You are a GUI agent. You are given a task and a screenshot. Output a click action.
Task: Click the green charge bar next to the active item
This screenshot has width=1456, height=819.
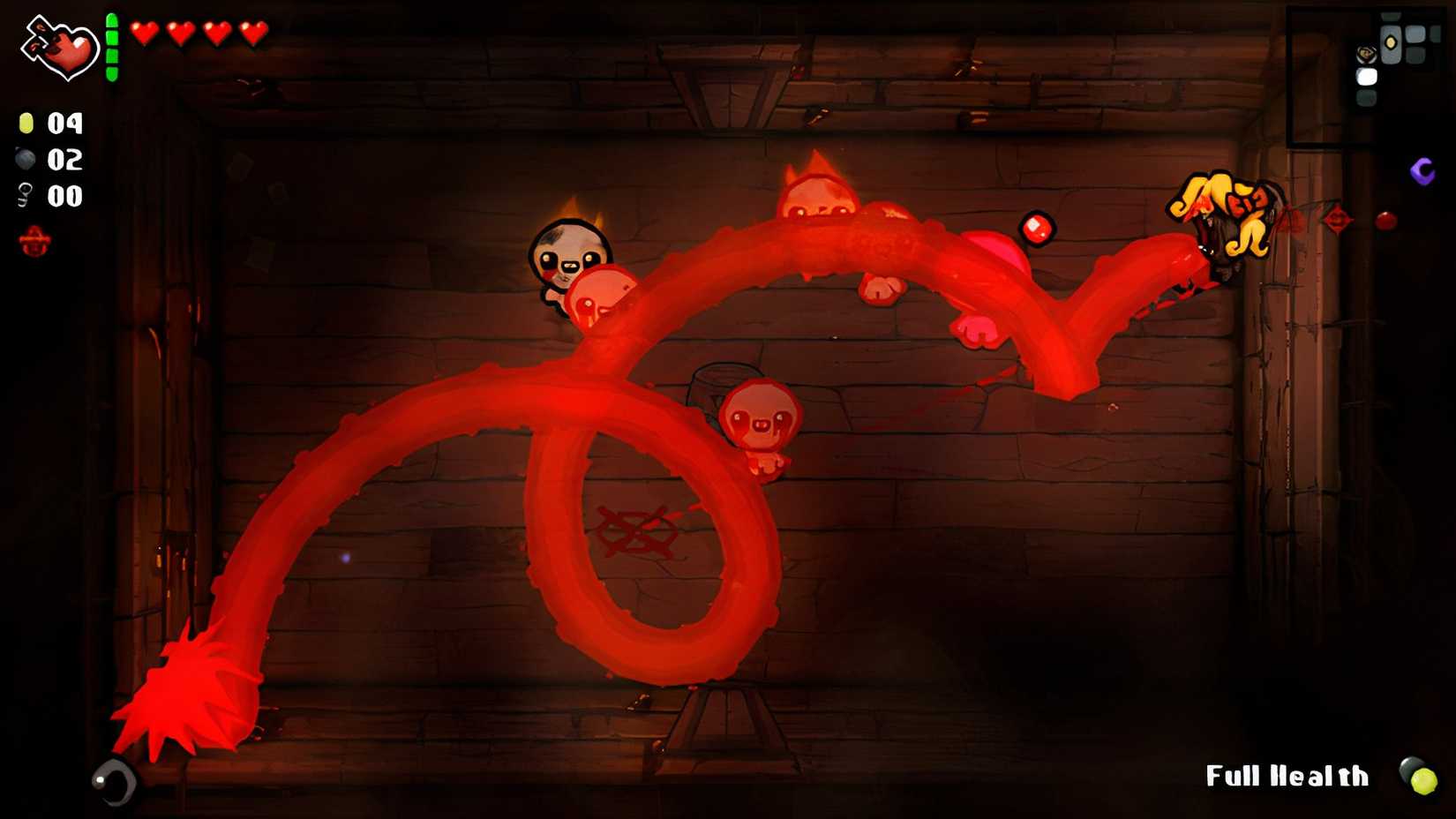[x=111, y=49]
